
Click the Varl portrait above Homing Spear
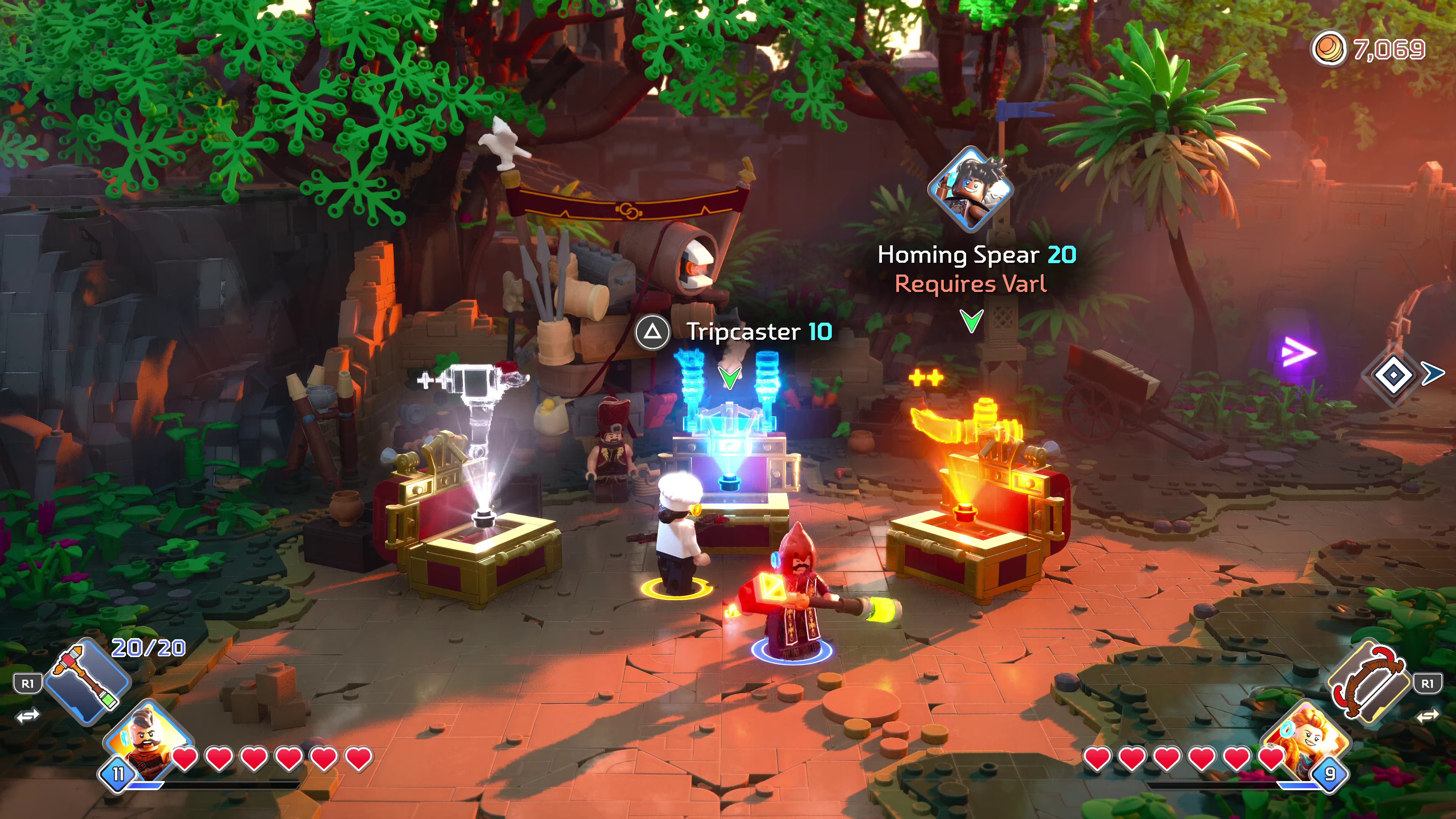(971, 189)
